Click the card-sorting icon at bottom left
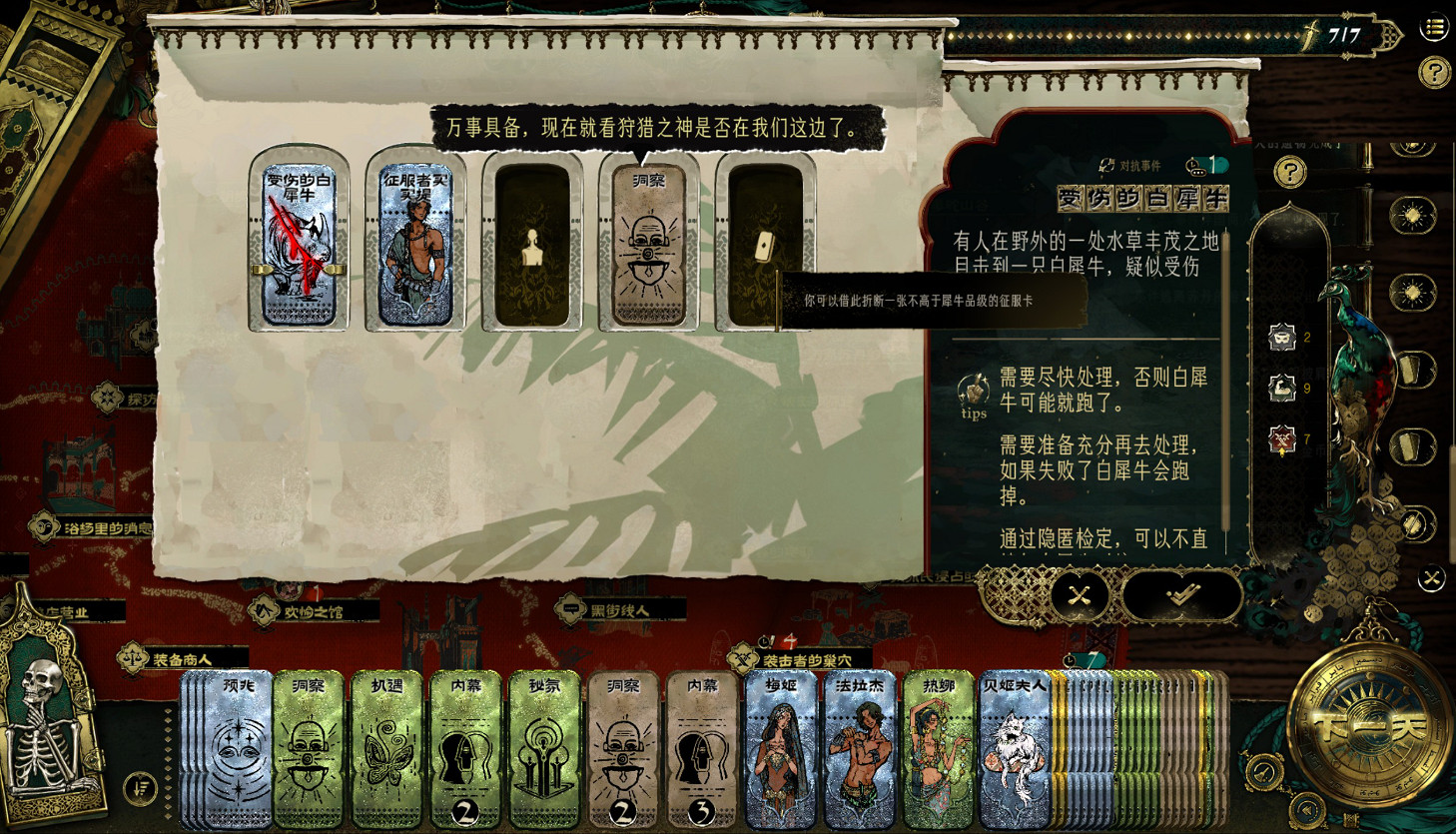The width and height of the screenshot is (1456, 834). [140, 788]
